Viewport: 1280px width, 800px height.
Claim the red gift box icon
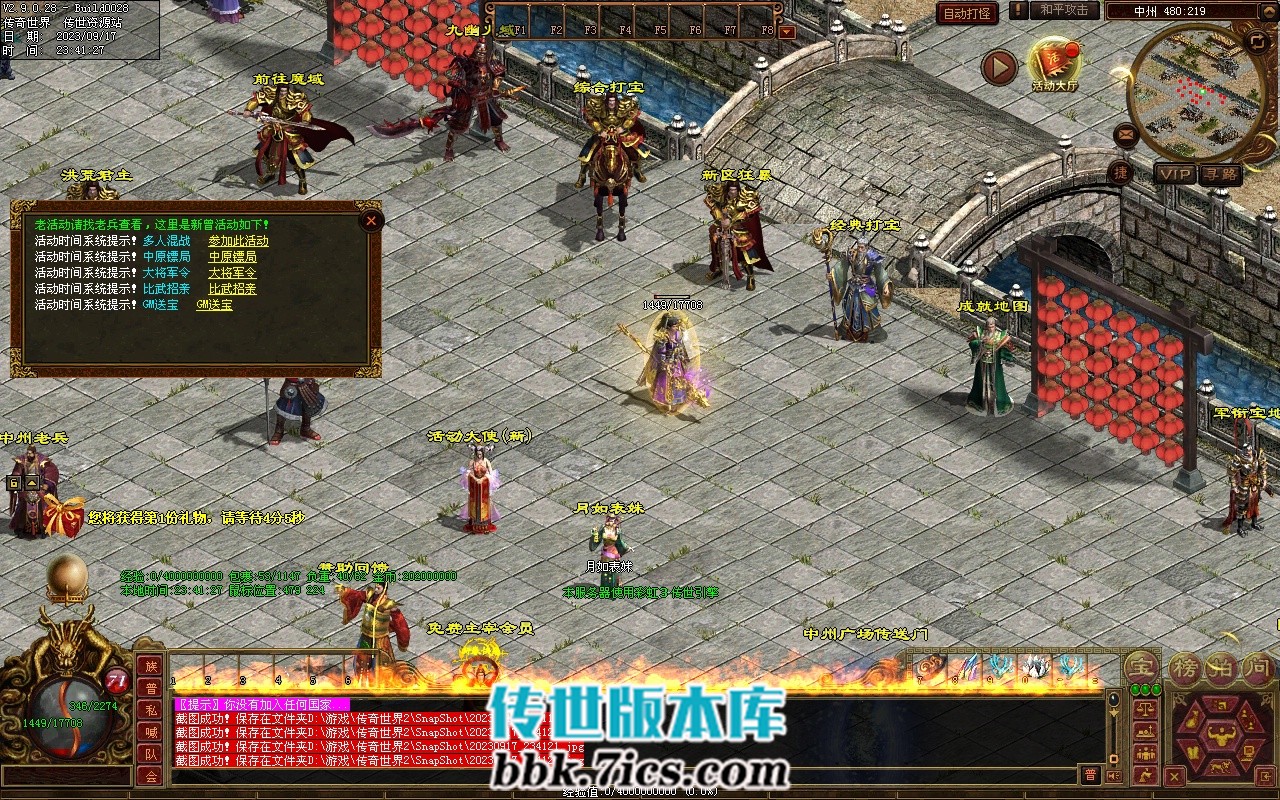(x=62, y=517)
